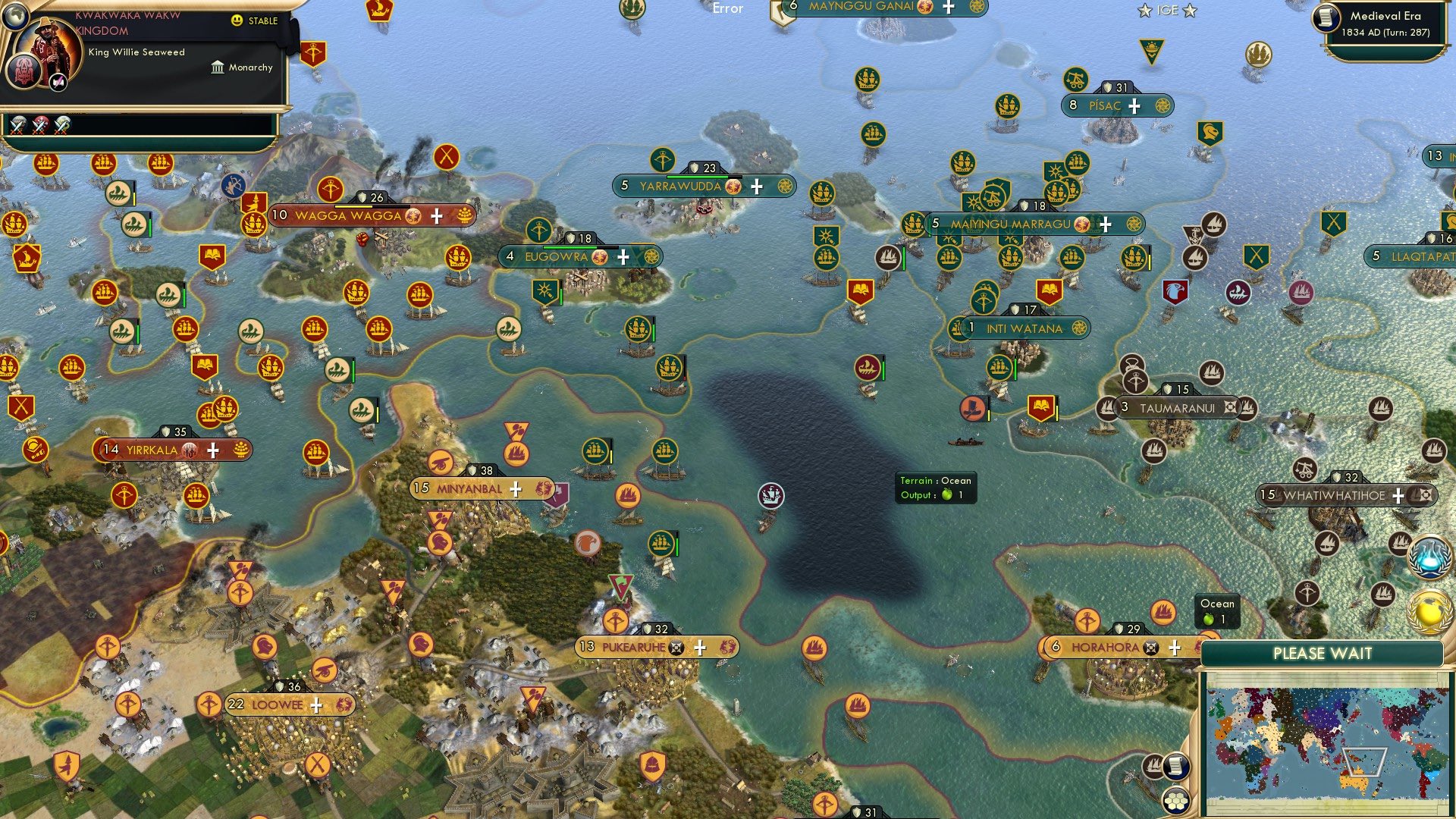The image size is (1456, 819).
Task: Toggle strategic view with the hexagon grid icon
Action: point(1176,801)
